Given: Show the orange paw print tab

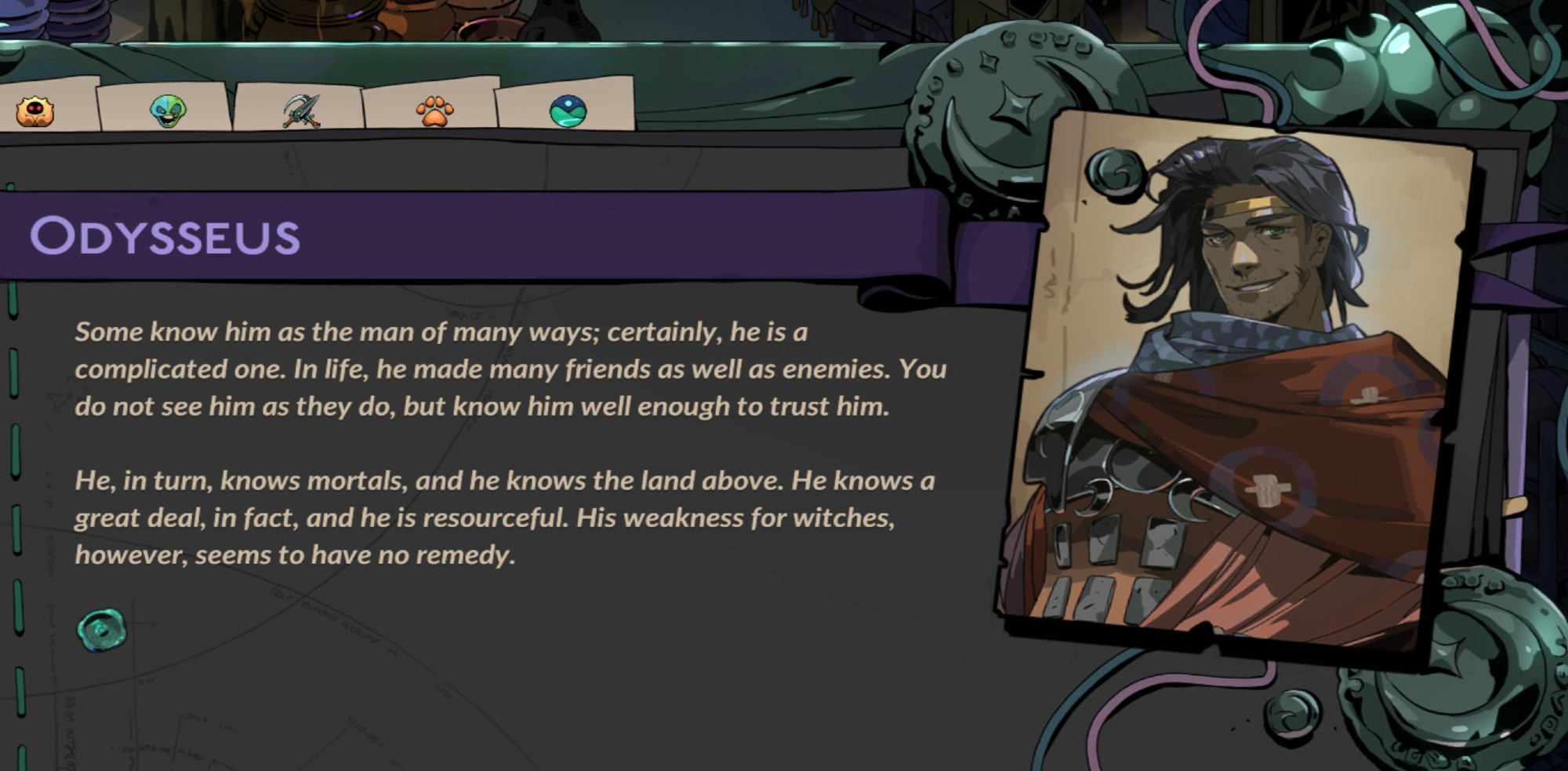Looking at the screenshot, I should coord(434,111).
